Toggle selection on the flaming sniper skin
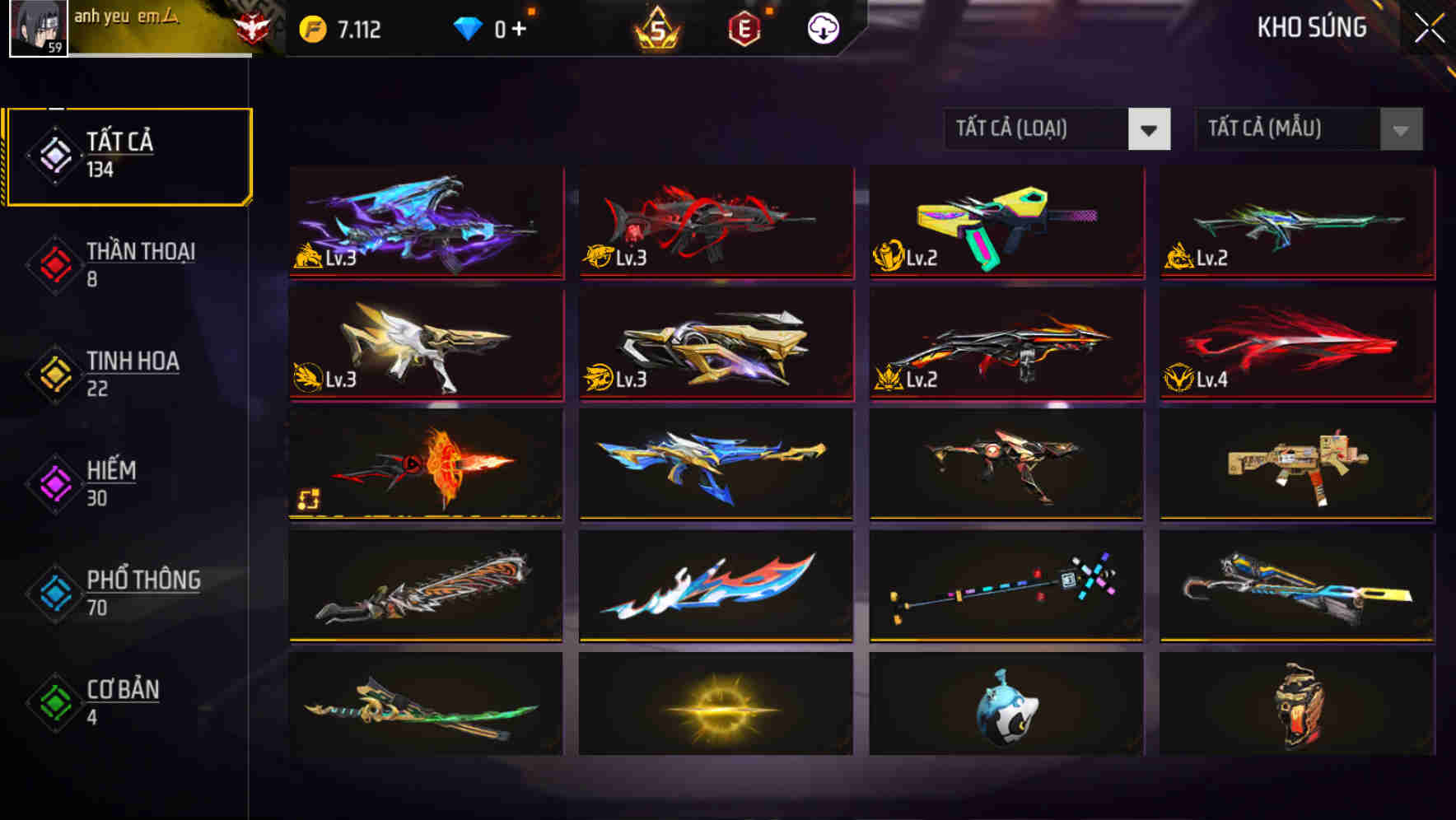The image size is (1456, 820). 425,465
